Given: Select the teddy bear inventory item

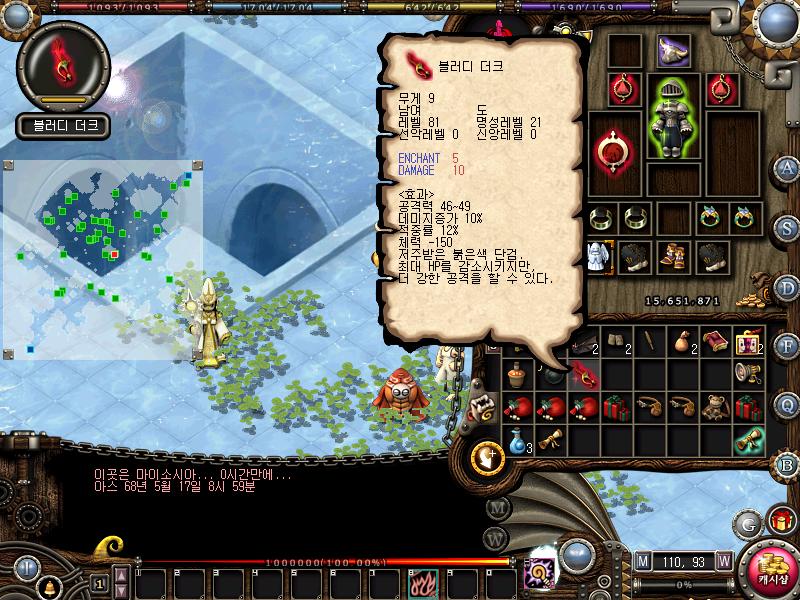Looking at the screenshot, I should tap(715, 408).
